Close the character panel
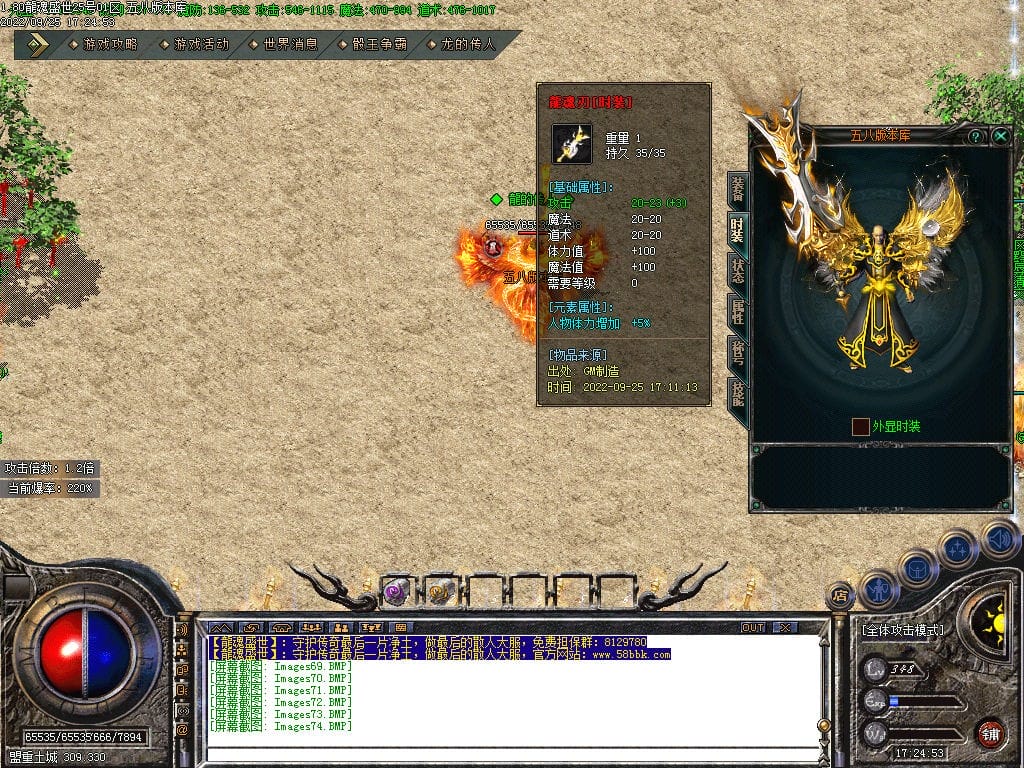 click(1000, 136)
